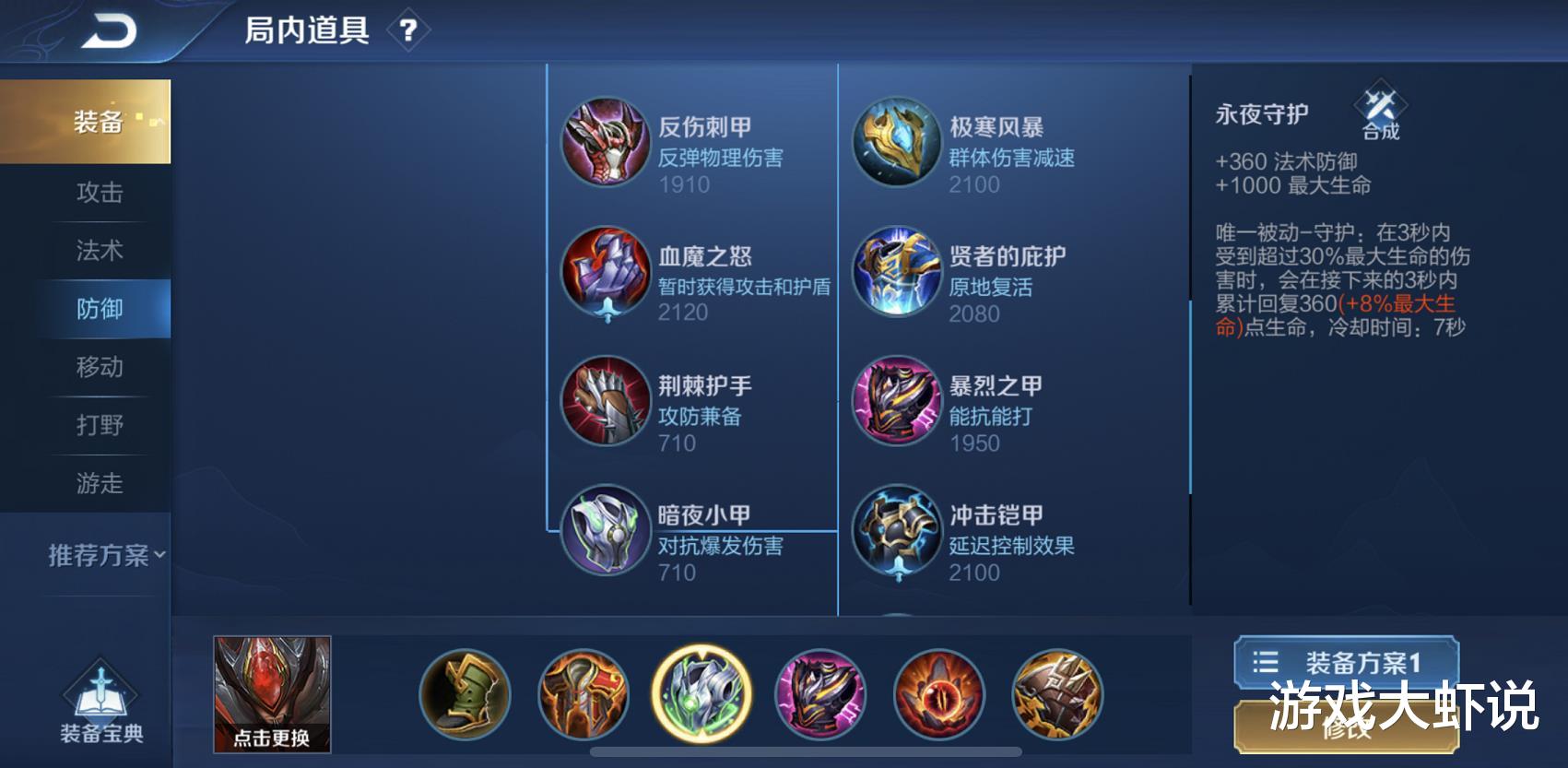Select the boots icon in equipped row
The height and width of the screenshot is (768, 1568).
tap(466, 696)
